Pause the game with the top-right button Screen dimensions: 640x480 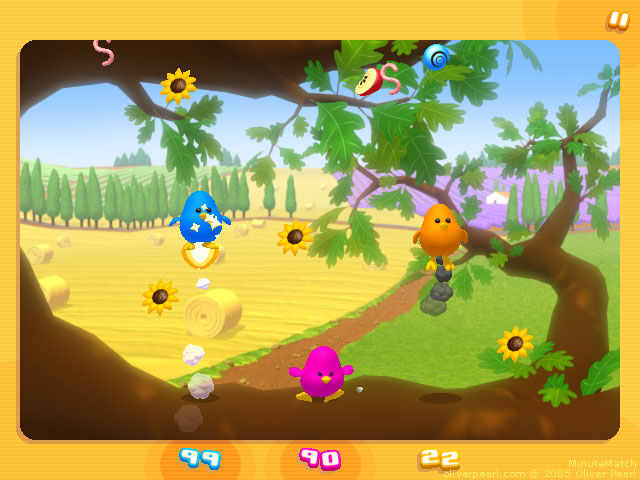617,19
